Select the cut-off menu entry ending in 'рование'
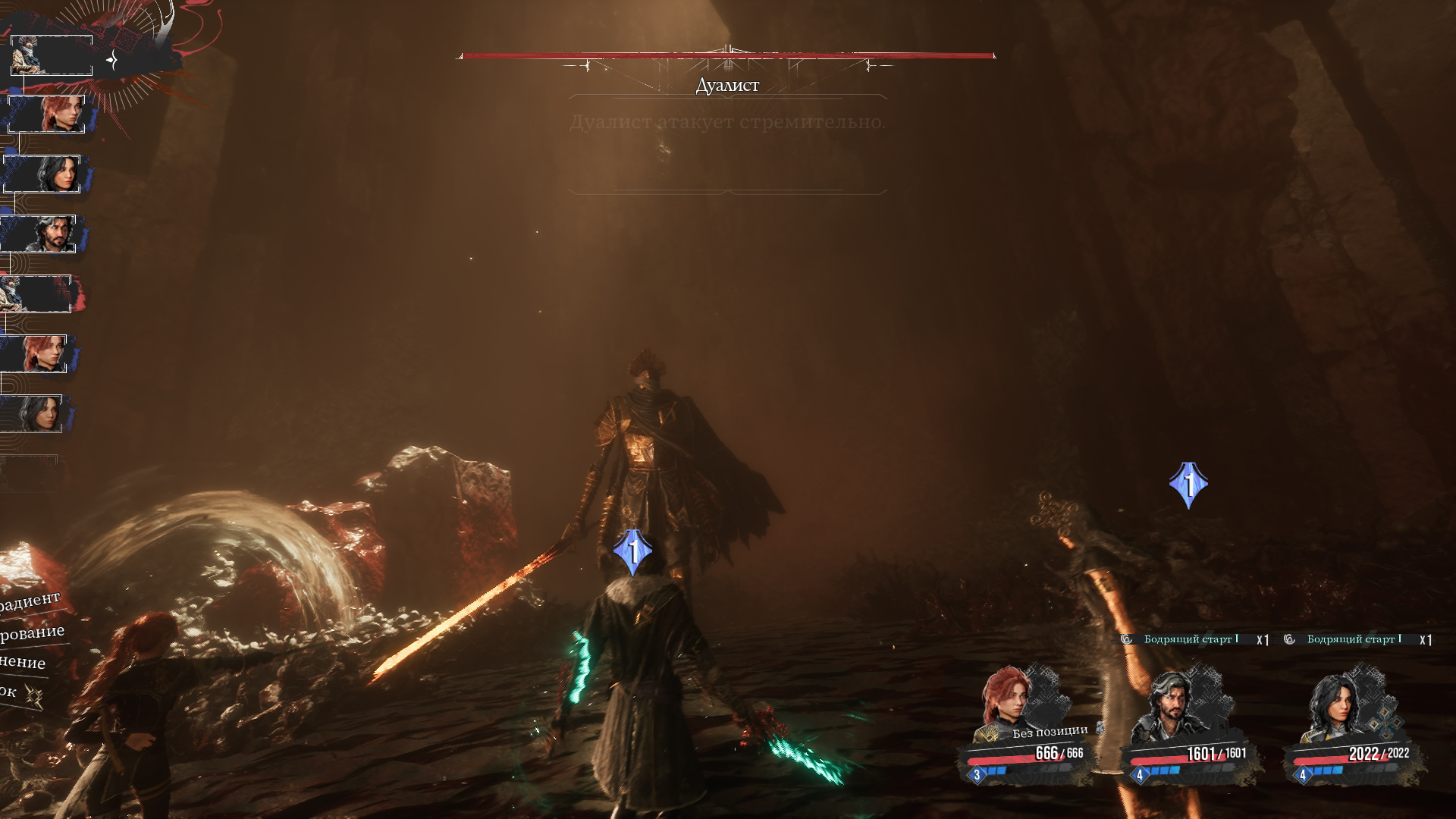The width and height of the screenshot is (1456, 819). click(x=32, y=632)
